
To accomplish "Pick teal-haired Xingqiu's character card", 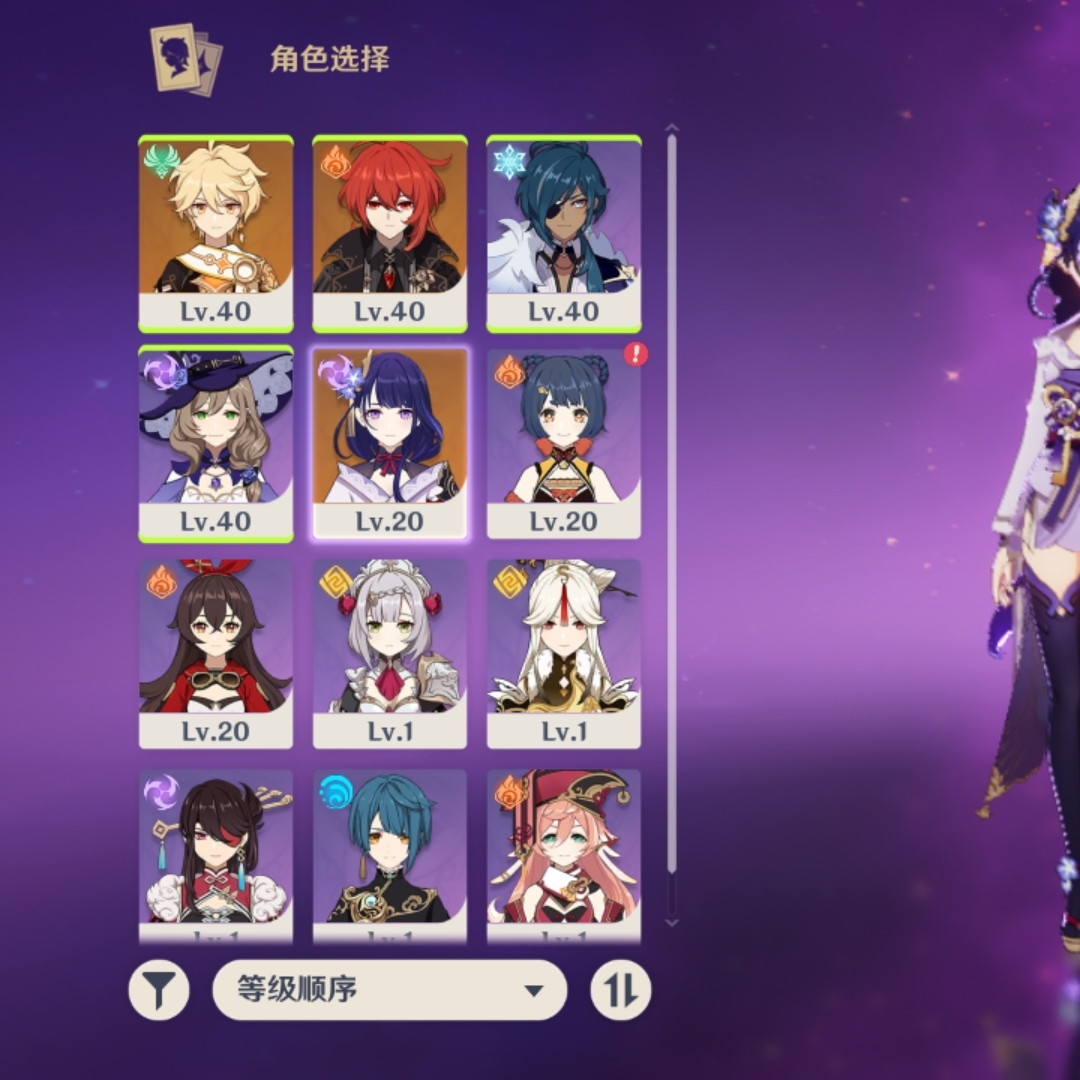I will (x=390, y=855).
